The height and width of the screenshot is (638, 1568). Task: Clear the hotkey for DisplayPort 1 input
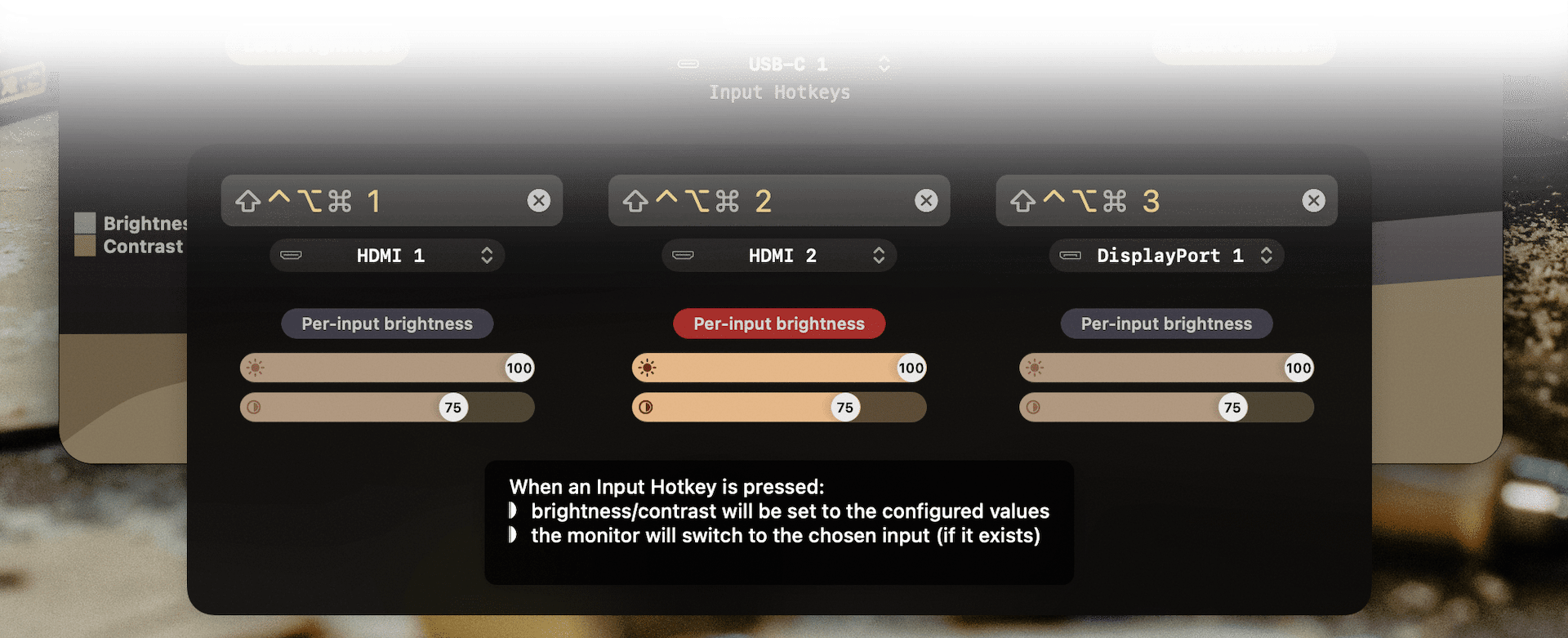coord(1313,199)
